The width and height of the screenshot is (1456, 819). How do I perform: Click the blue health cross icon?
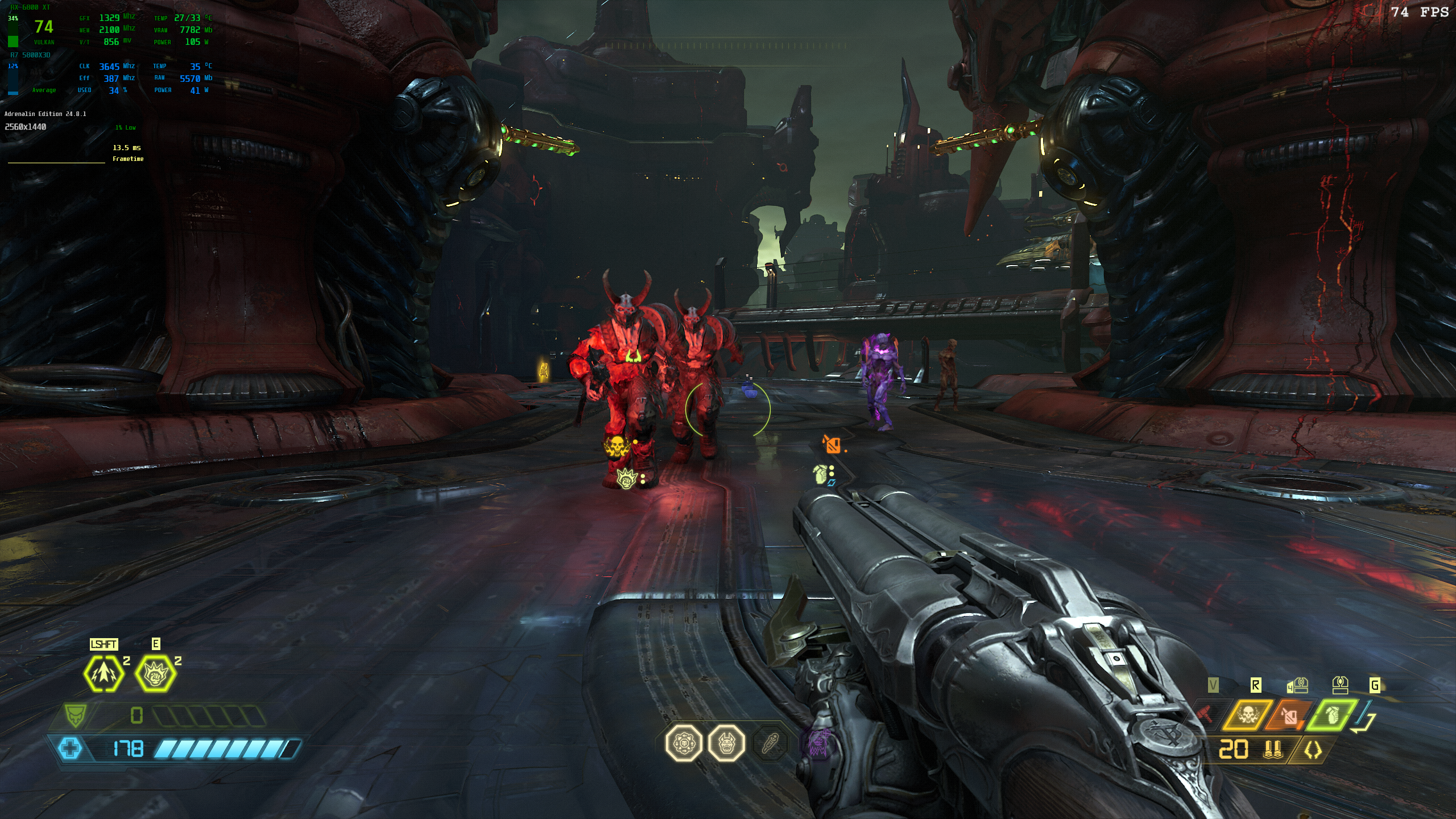70,748
